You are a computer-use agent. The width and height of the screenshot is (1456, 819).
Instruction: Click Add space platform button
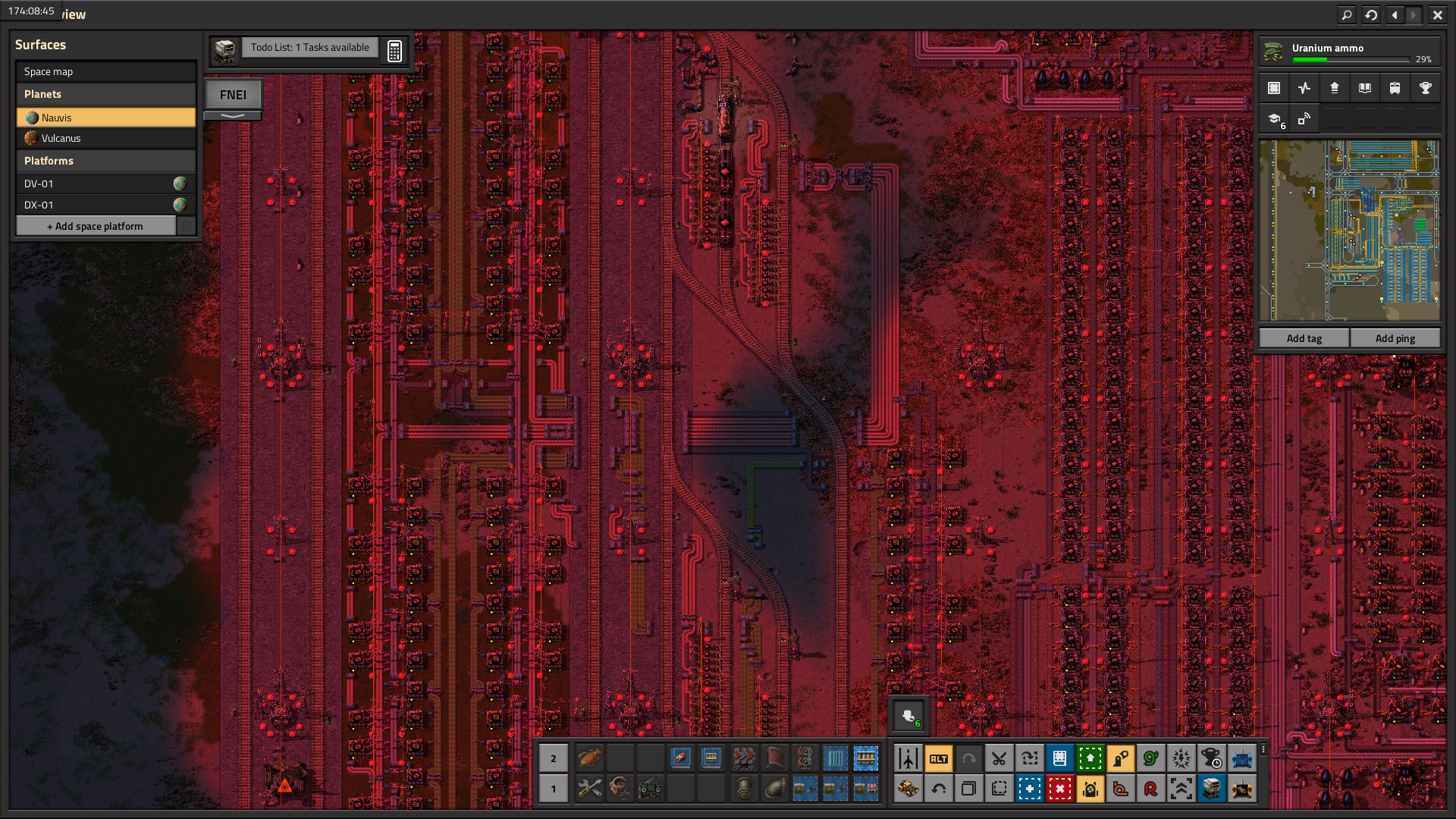click(96, 226)
